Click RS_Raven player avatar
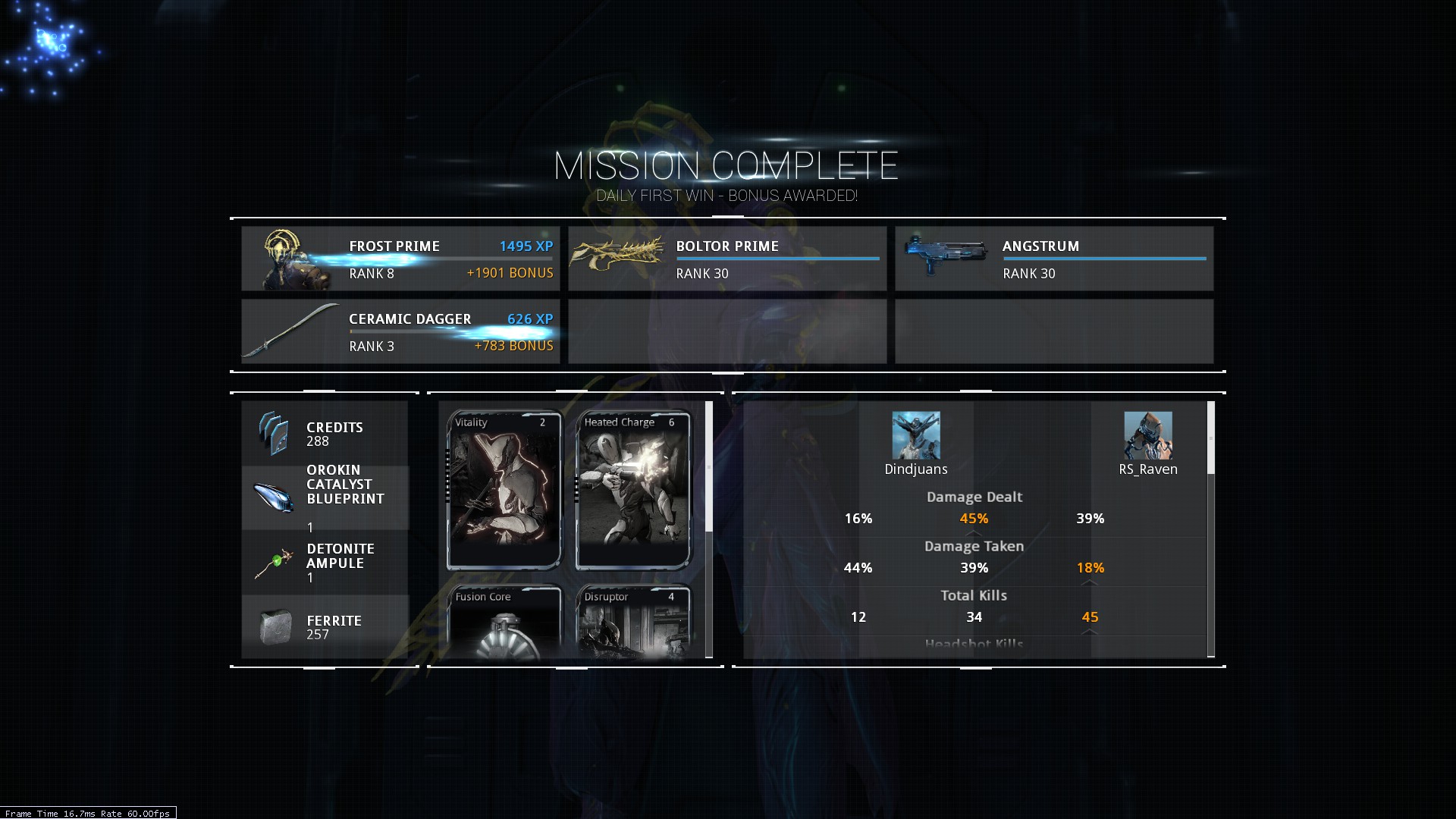This screenshot has height=819, width=1456. pyautogui.click(x=1148, y=435)
